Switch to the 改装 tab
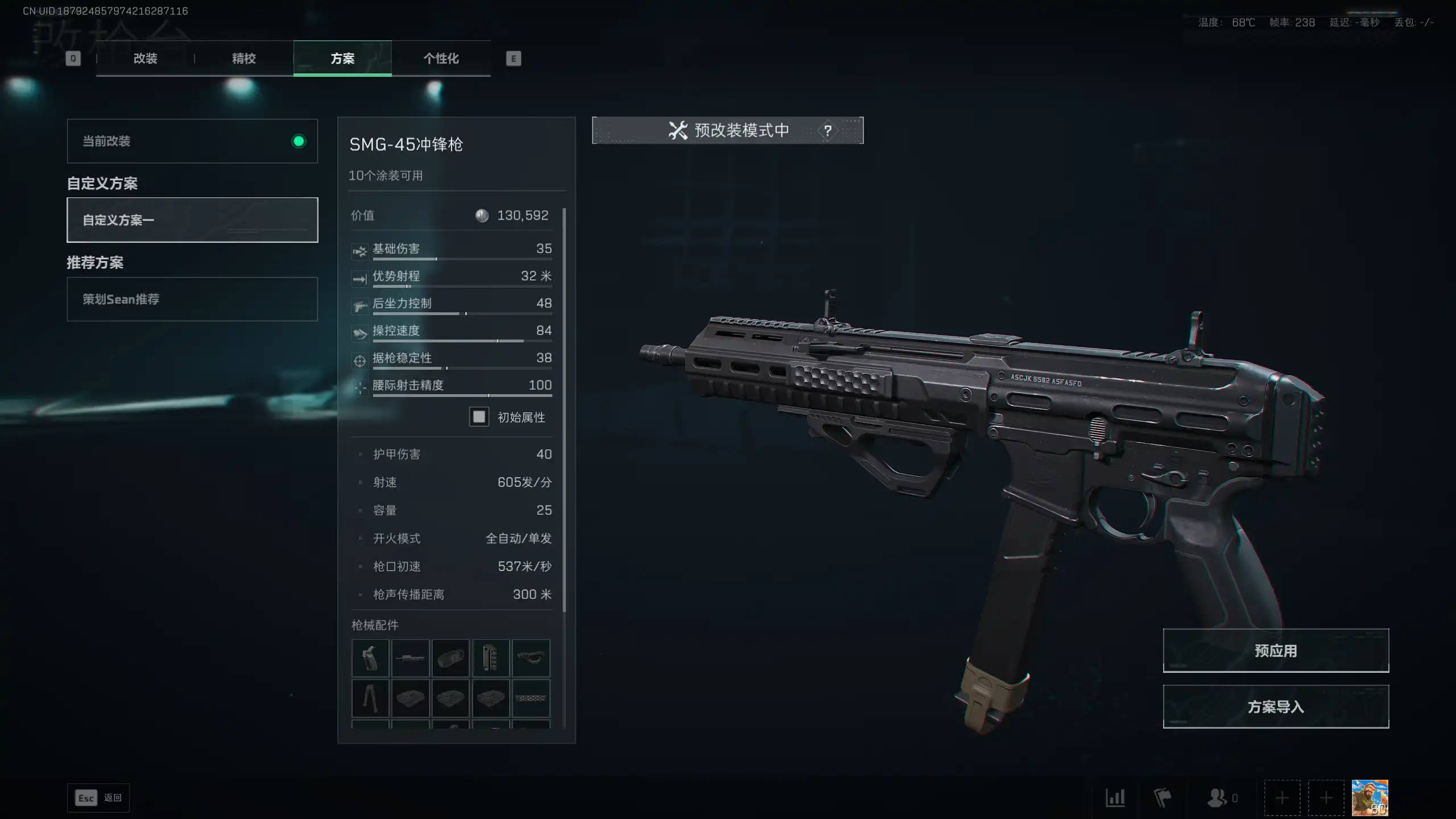This screenshot has height=819, width=1456. click(x=145, y=58)
